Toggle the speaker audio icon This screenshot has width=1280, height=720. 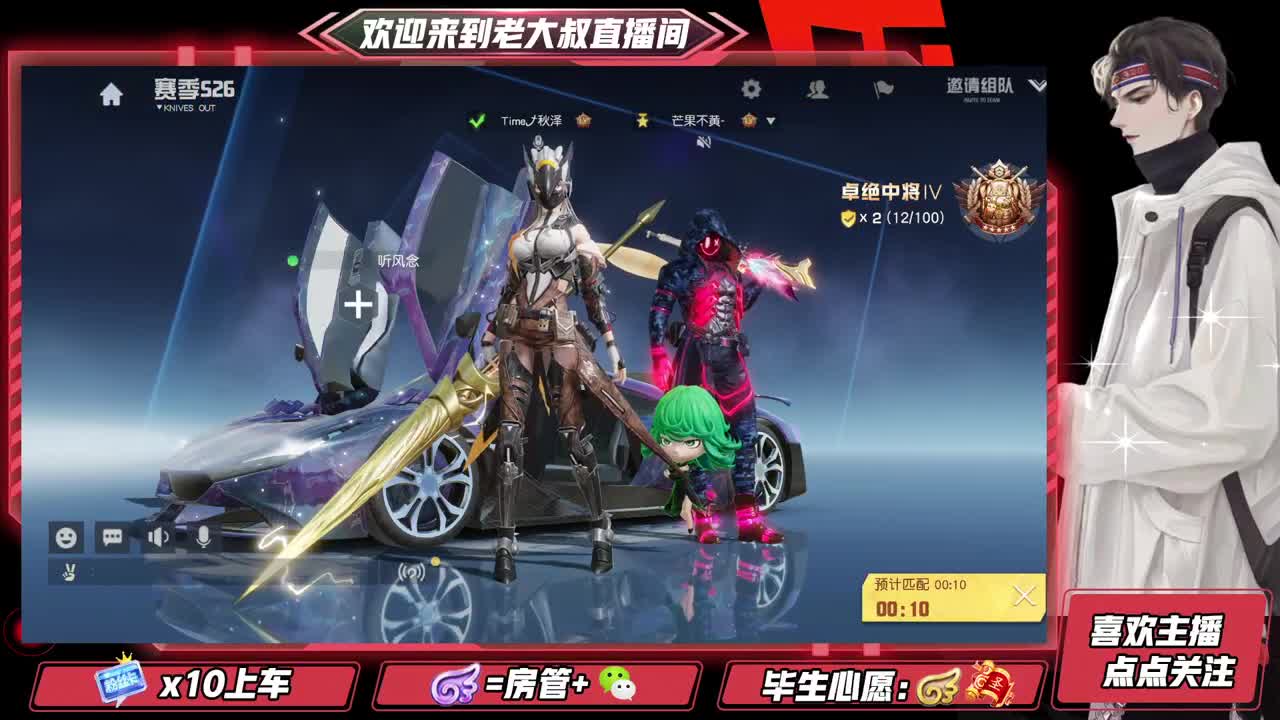[x=157, y=538]
